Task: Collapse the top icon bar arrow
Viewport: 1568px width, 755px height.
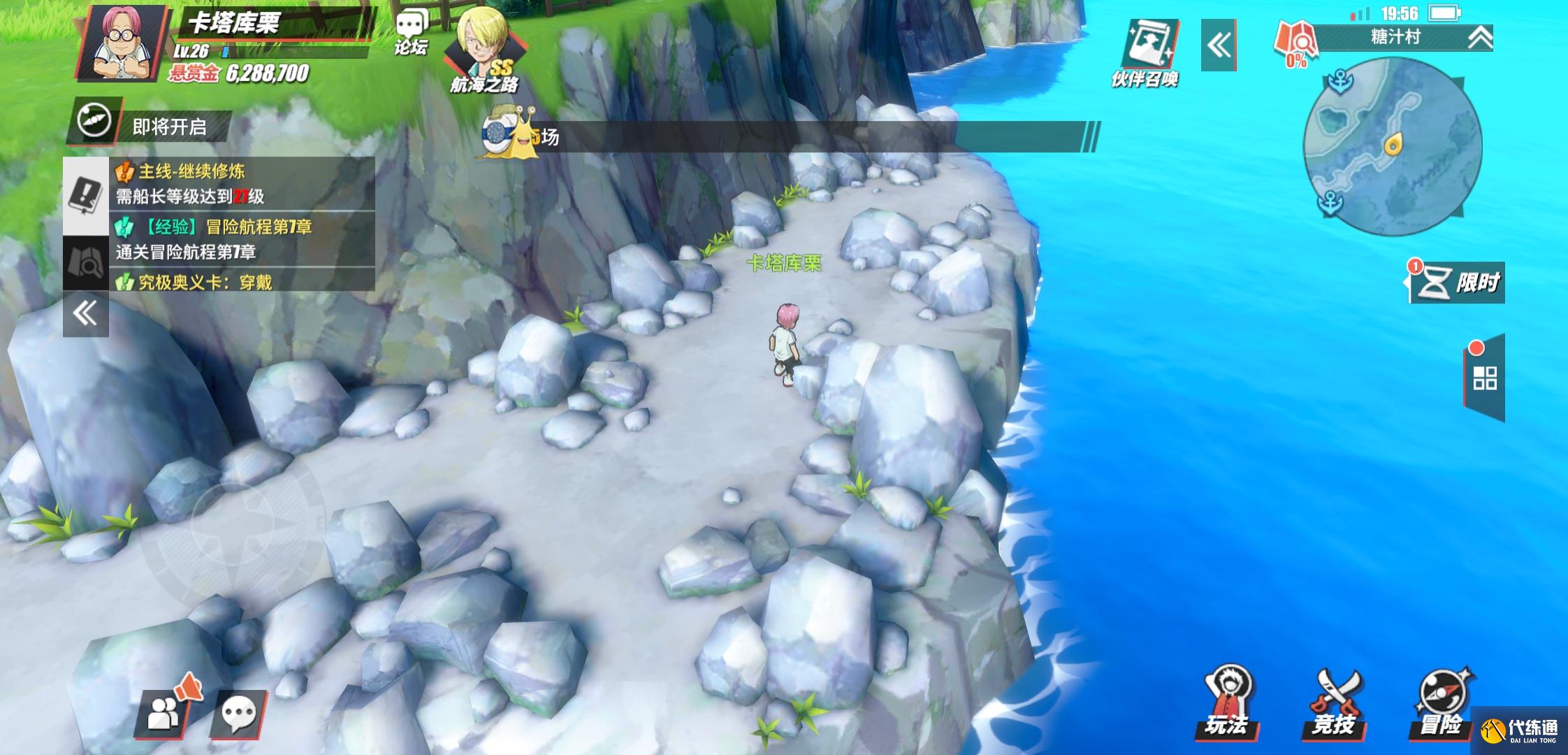Action: coord(1218,45)
